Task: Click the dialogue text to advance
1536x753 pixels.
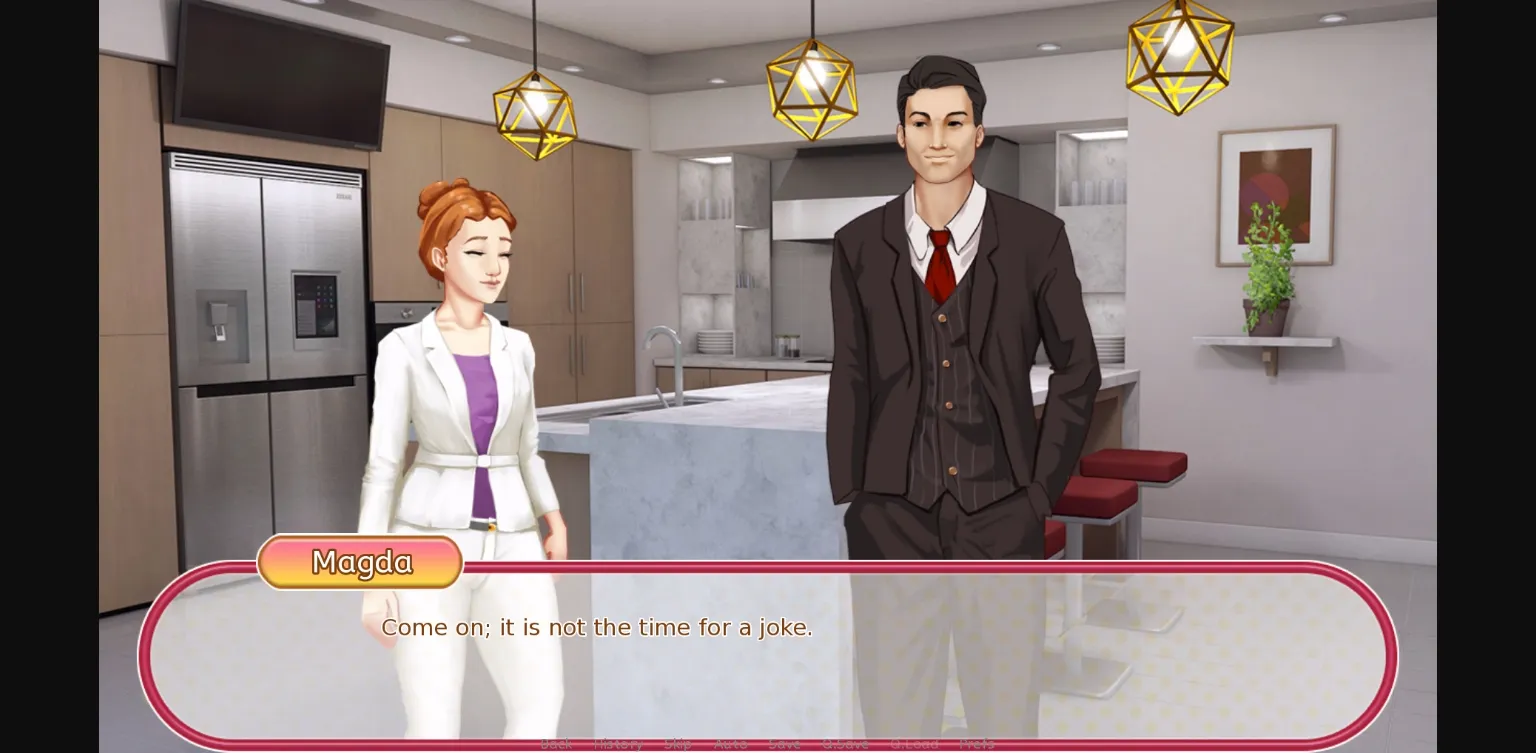Action: 597,627
